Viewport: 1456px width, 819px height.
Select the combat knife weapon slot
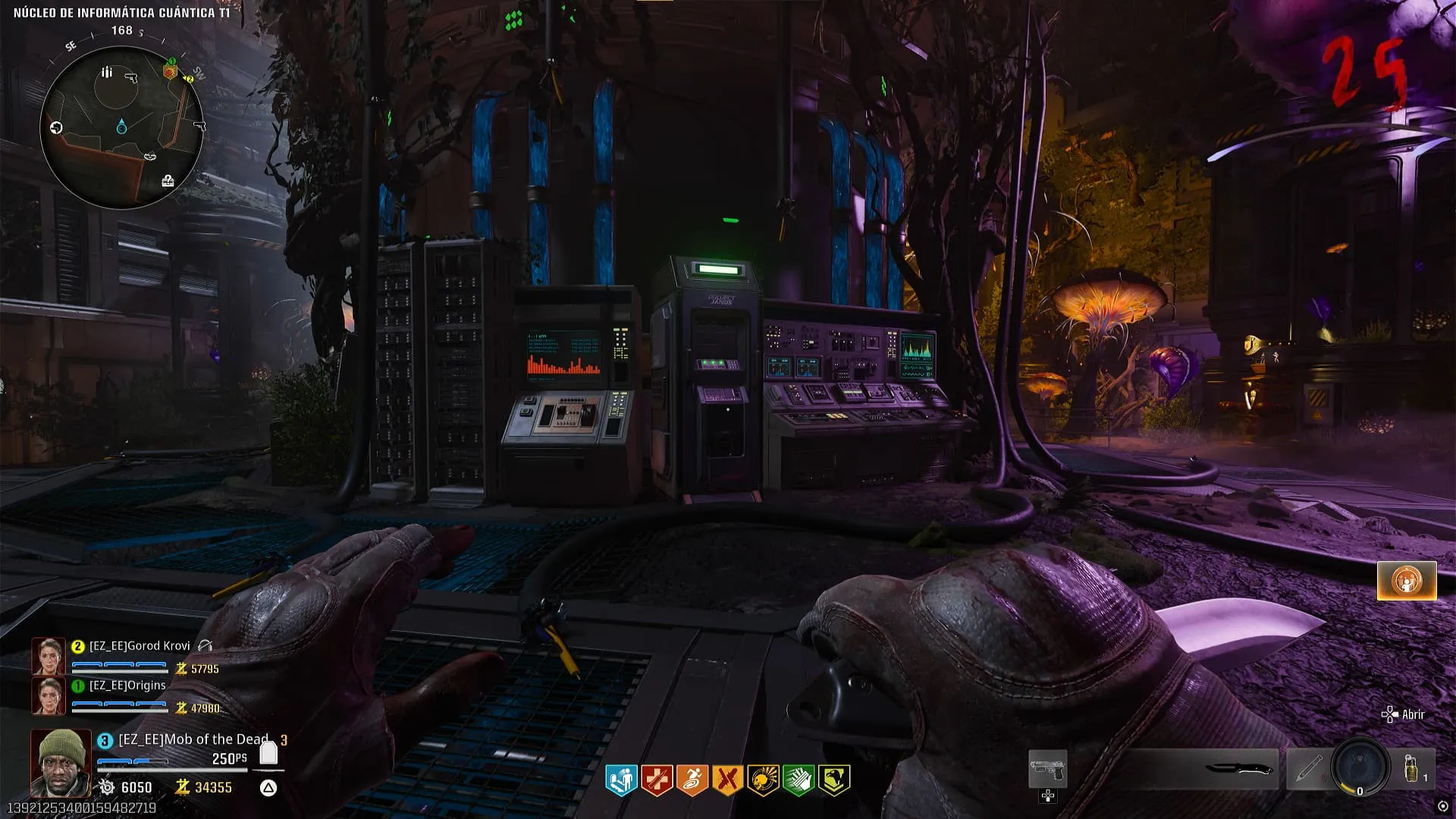tap(1239, 769)
